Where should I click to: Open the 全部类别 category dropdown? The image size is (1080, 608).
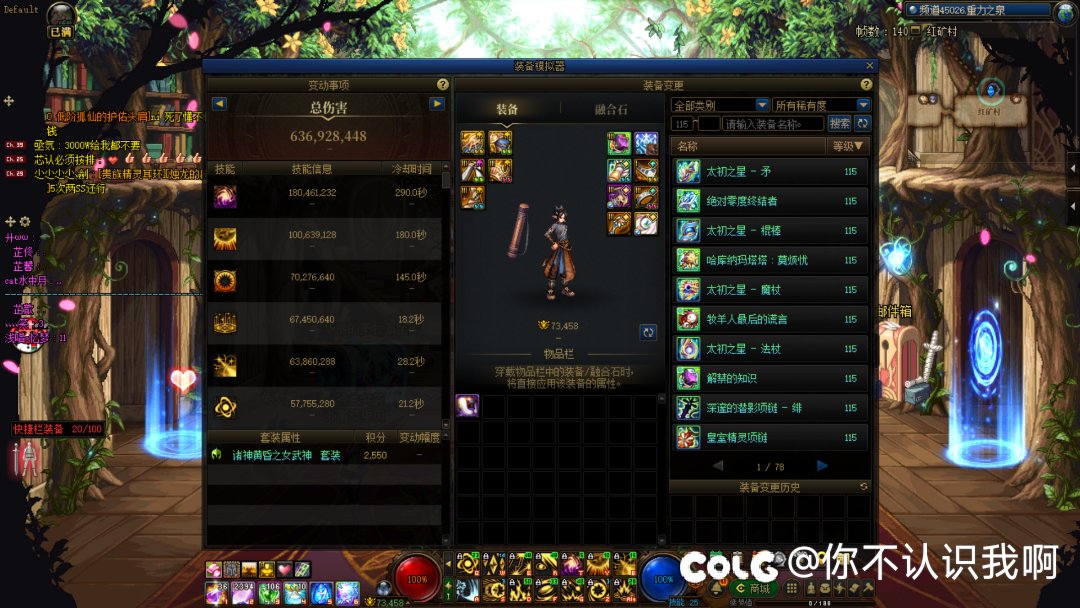pos(720,105)
